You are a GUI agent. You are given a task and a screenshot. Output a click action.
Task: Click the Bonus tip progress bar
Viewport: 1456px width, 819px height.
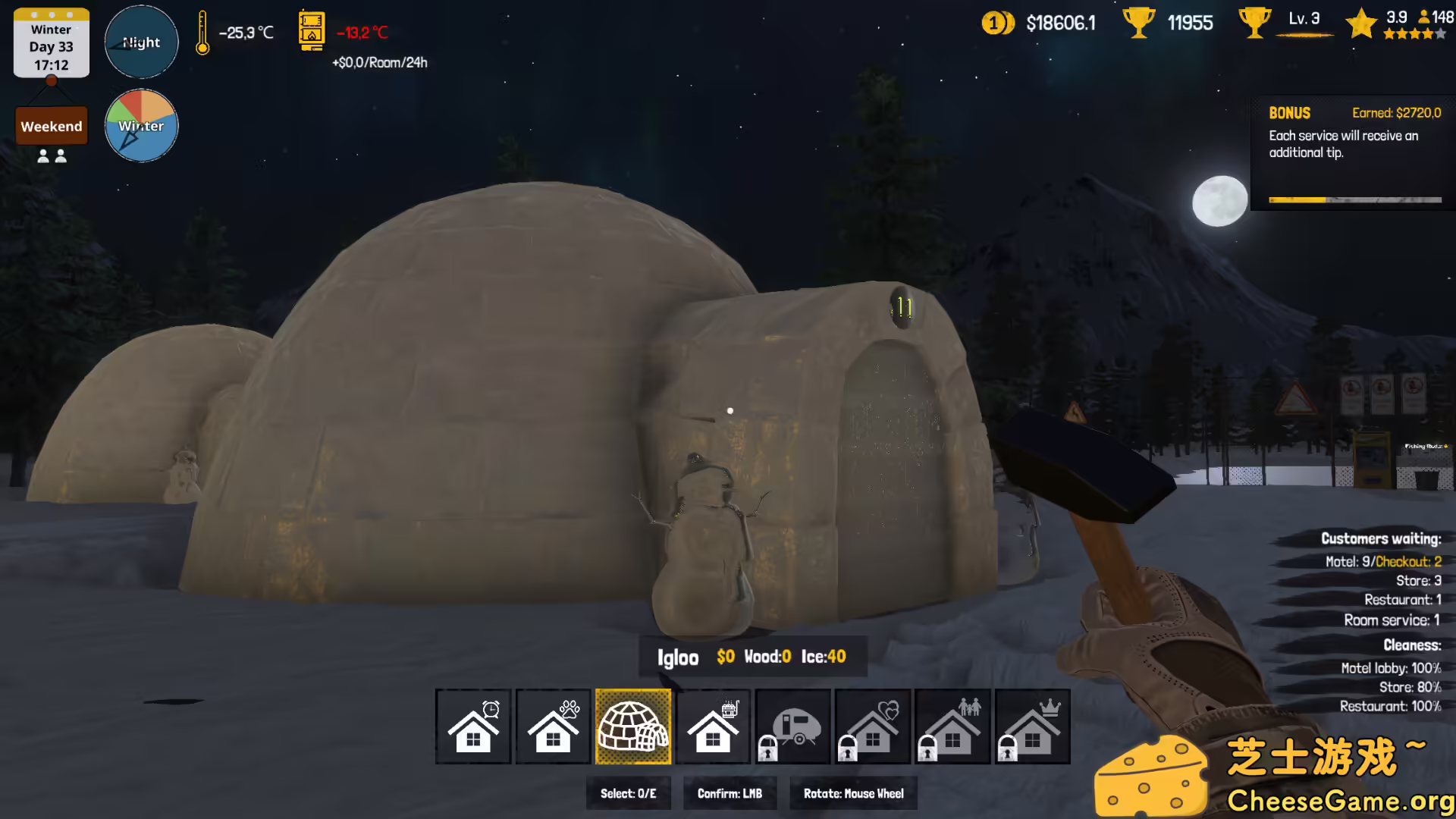(x=1355, y=199)
